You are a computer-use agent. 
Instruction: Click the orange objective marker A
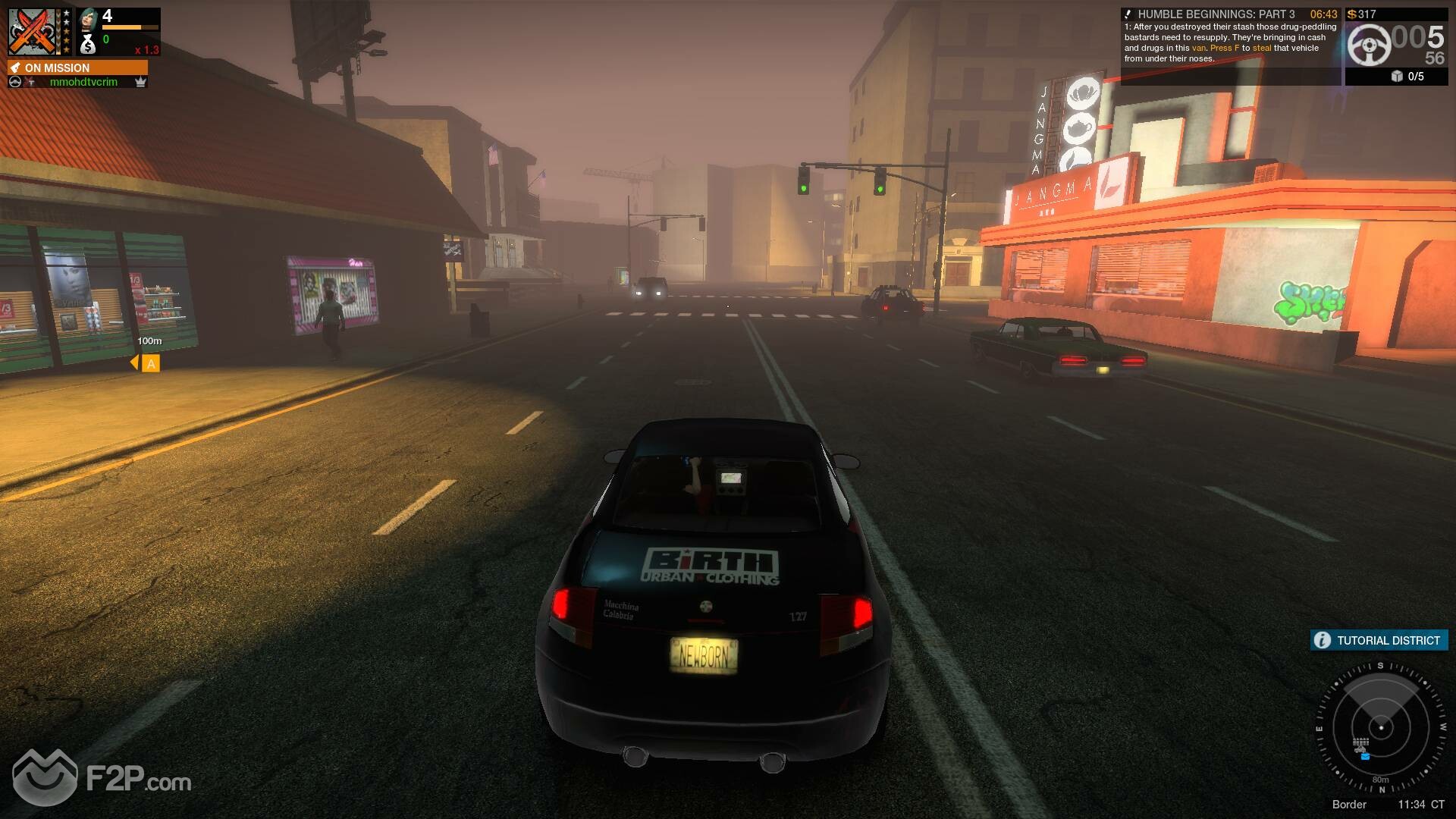coord(151,364)
